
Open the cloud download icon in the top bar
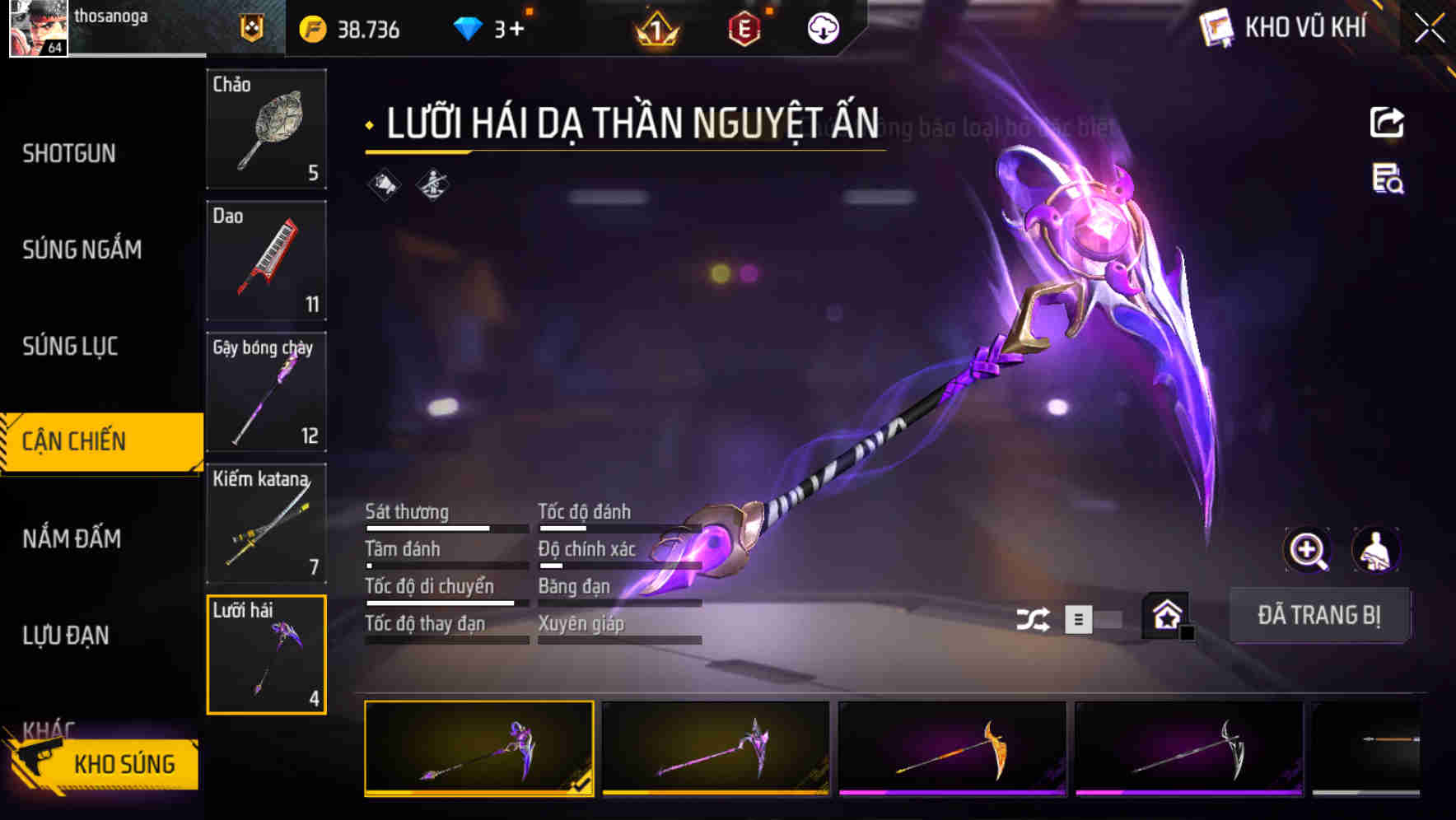tap(824, 30)
